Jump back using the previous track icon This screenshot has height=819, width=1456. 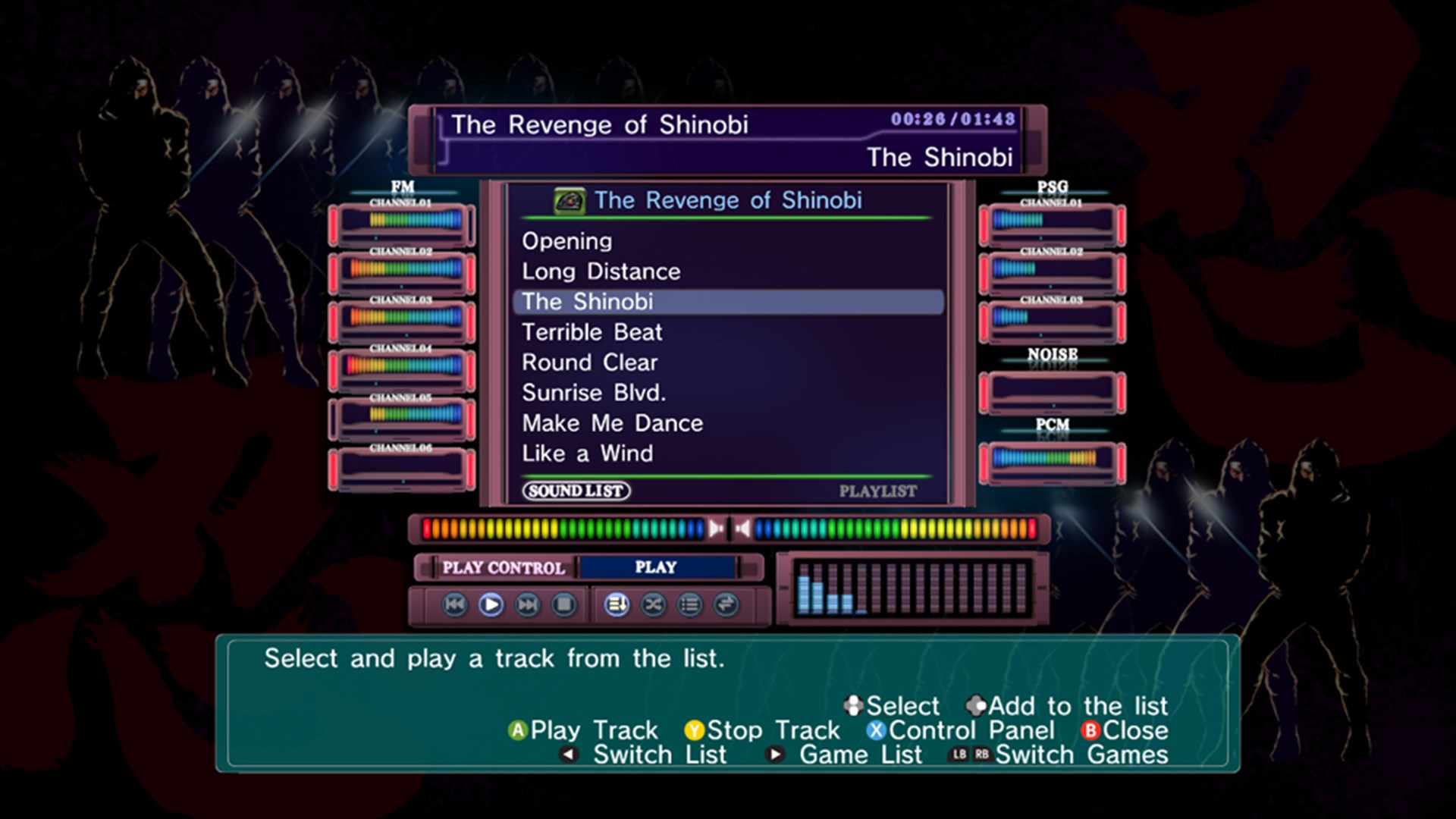click(455, 605)
